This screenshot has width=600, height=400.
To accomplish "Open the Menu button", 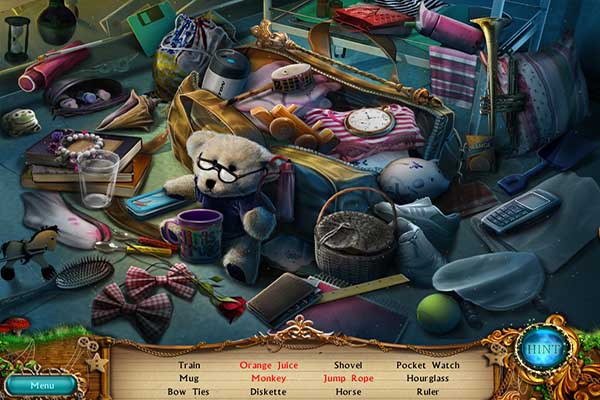I will point(41,384).
